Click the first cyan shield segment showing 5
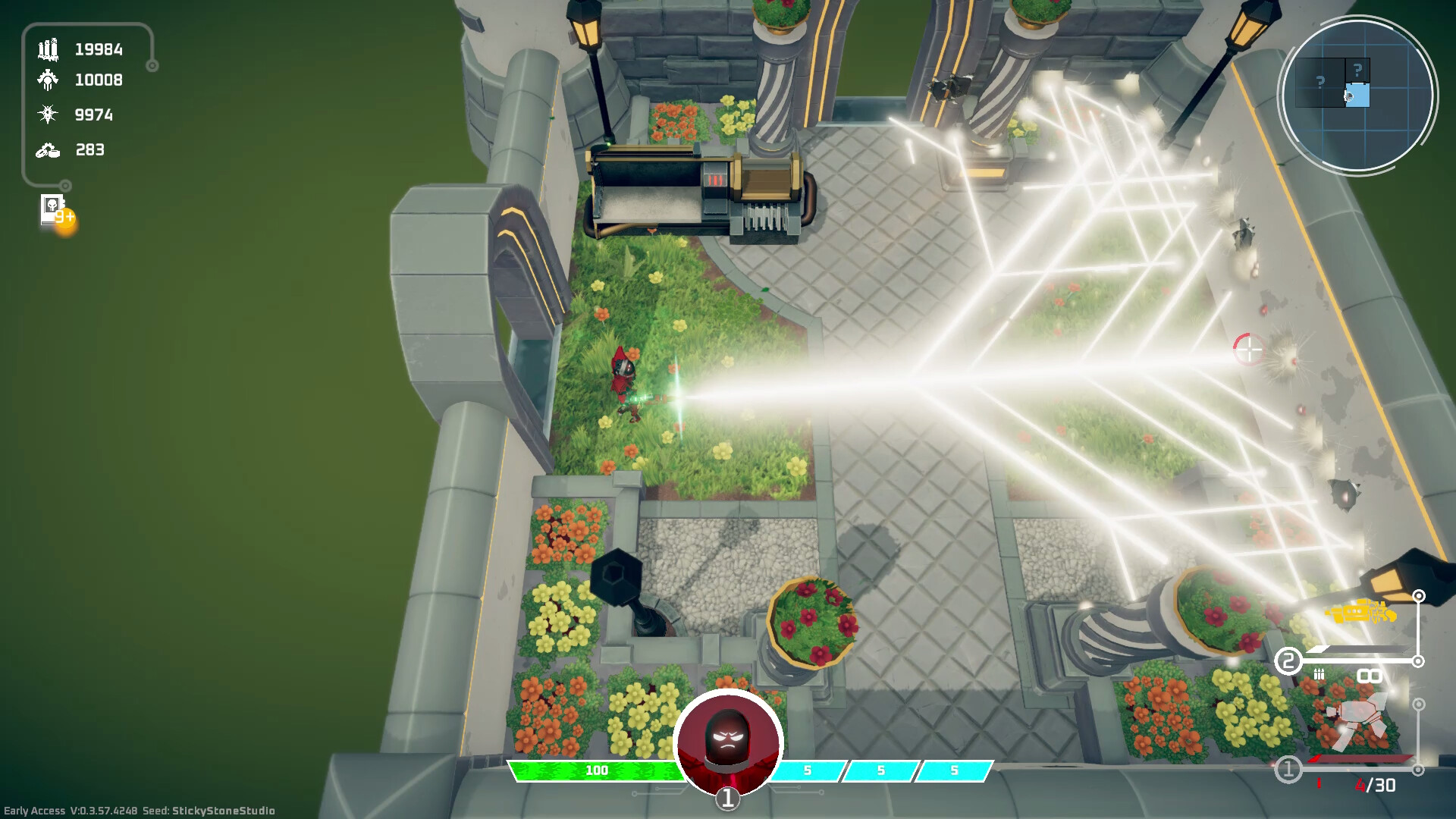 point(807,770)
